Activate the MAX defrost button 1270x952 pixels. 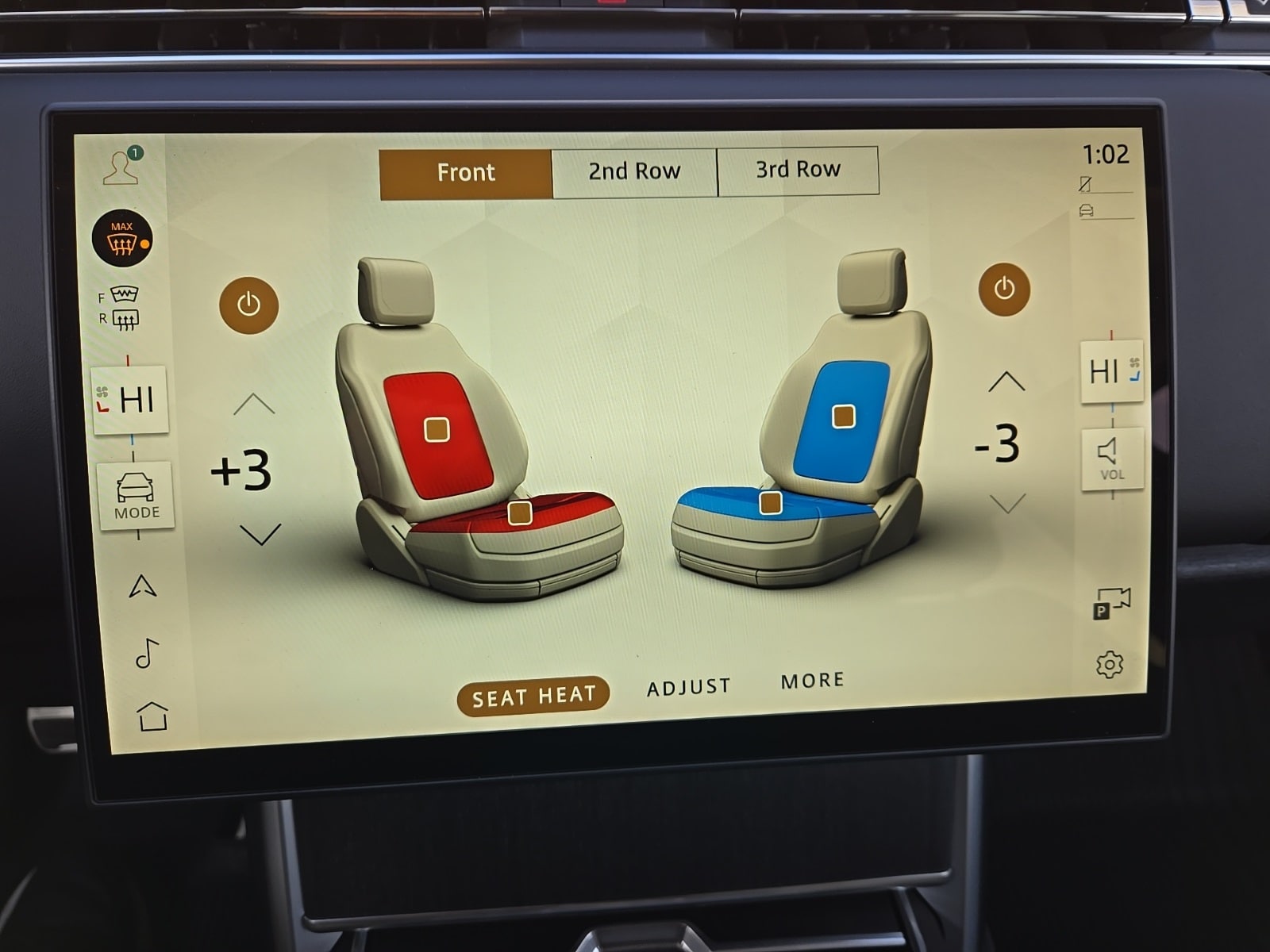pyautogui.click(x=121, y=239)
